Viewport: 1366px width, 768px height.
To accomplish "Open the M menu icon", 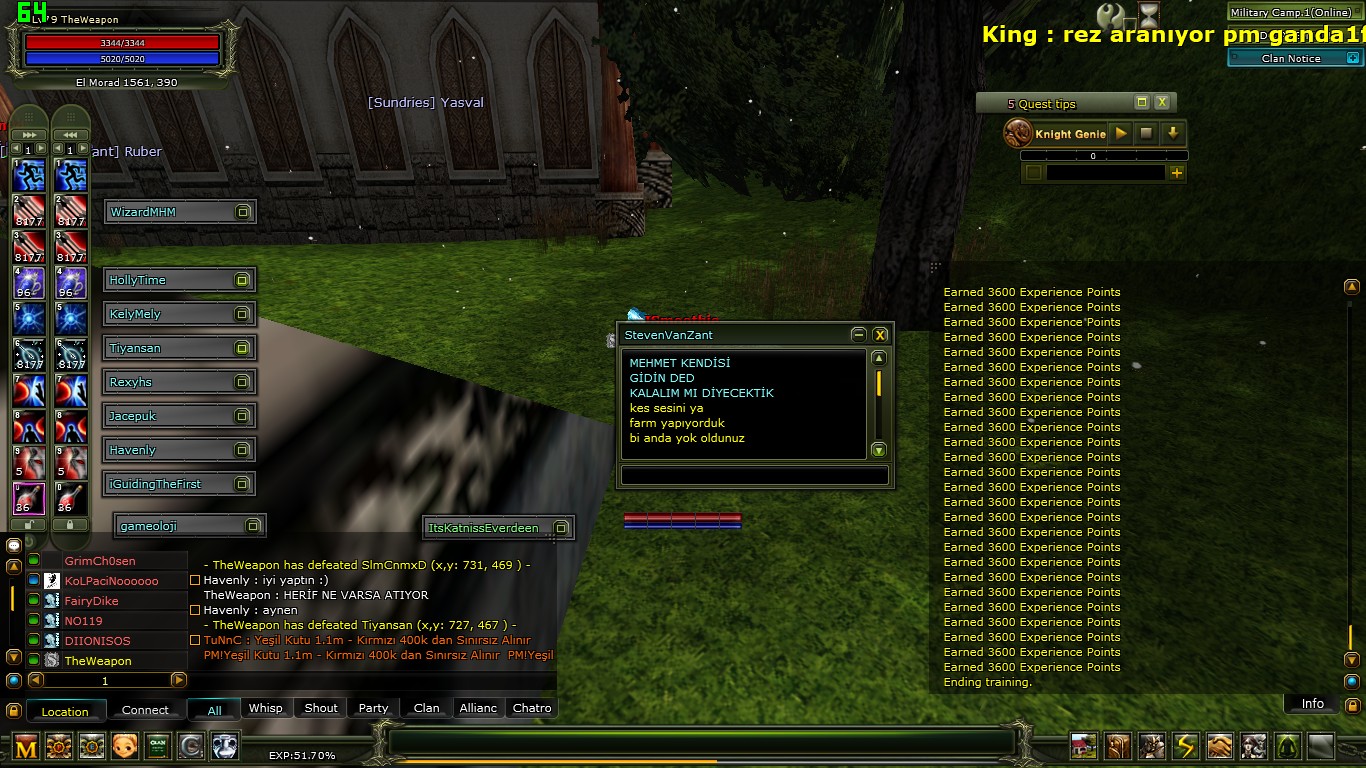I will pos(26,746).
